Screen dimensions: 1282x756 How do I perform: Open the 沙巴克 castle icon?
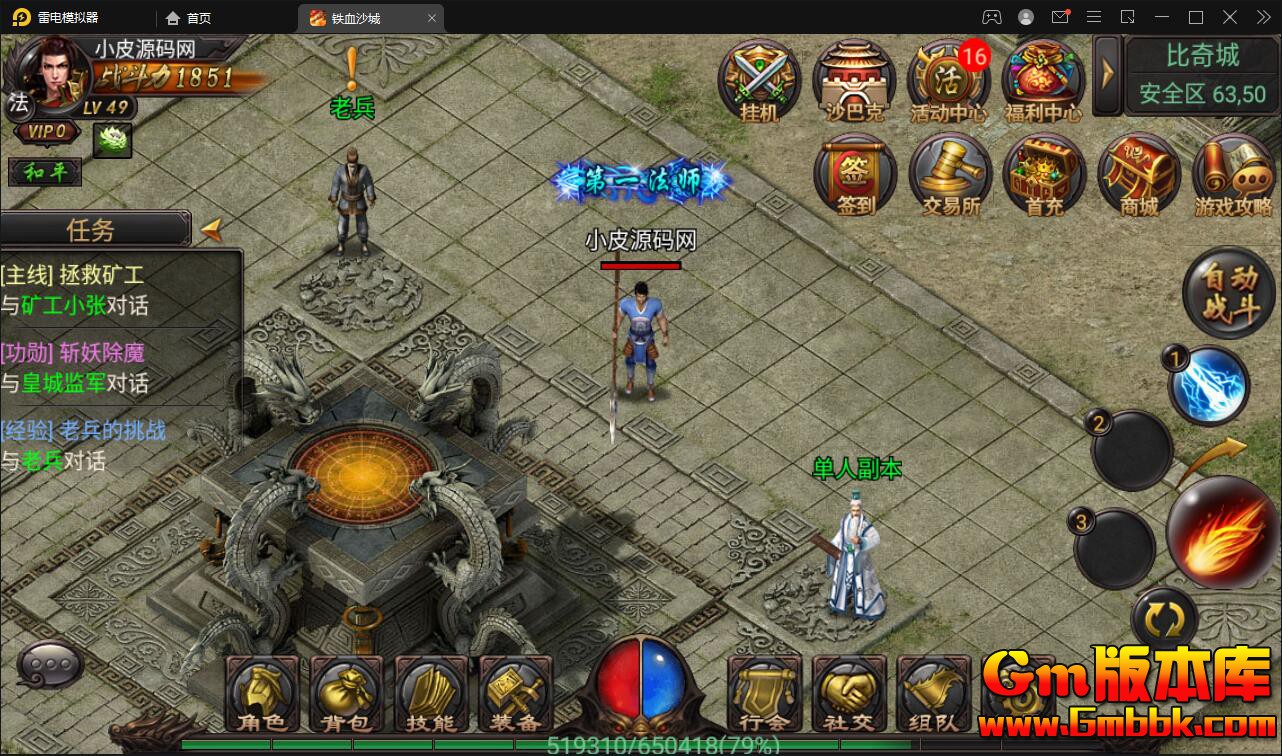click(x=853, y=79)
